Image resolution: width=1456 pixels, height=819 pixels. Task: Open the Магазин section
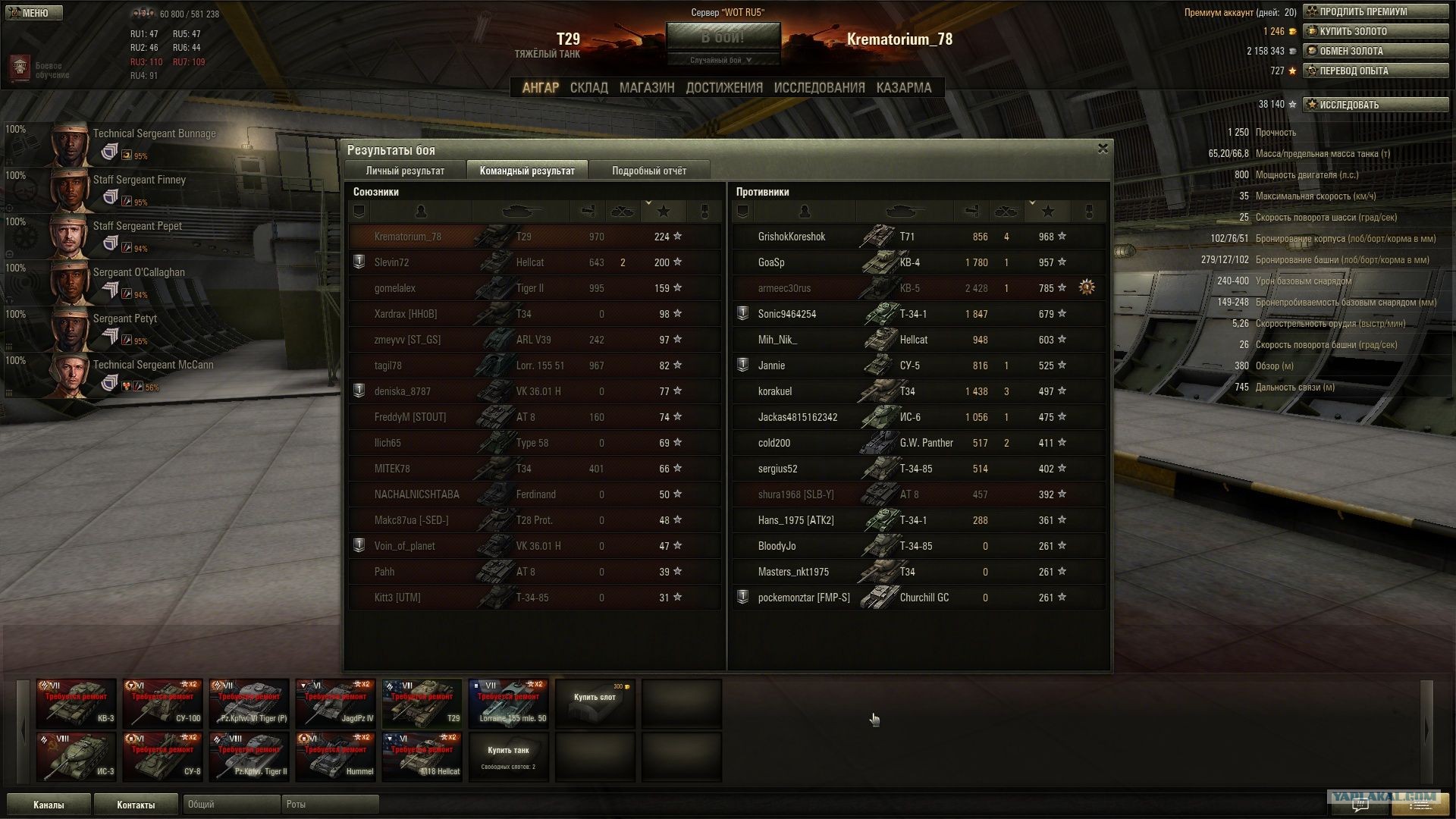646,88
